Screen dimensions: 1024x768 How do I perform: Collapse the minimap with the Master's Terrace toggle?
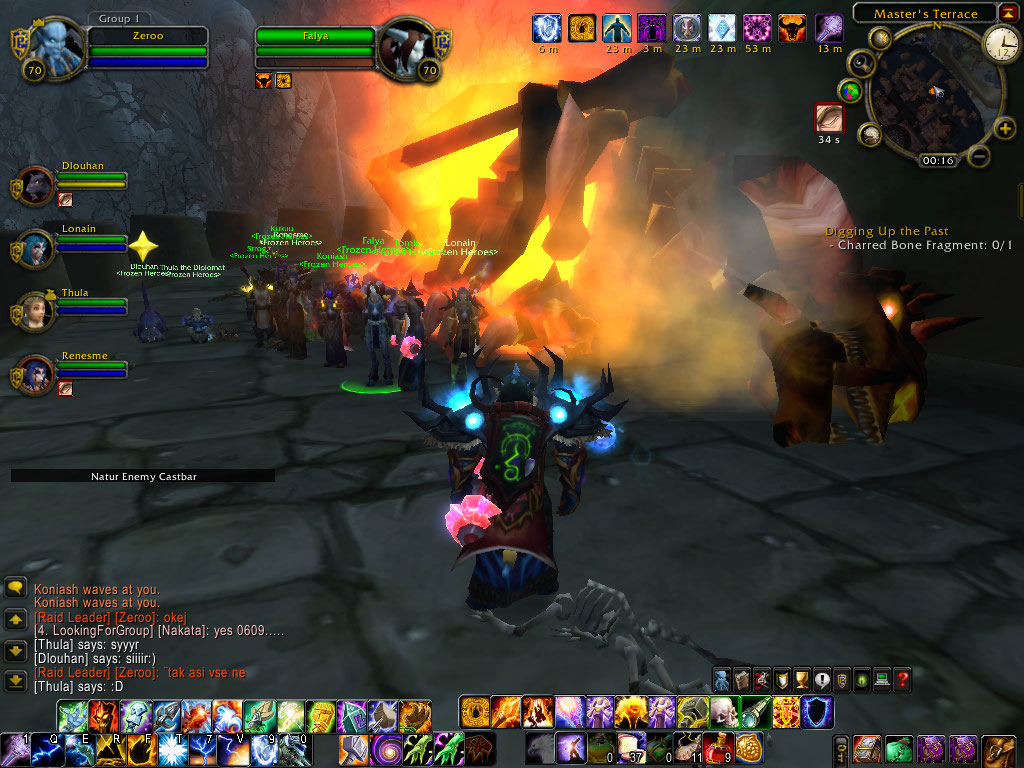pos(1009,14)
